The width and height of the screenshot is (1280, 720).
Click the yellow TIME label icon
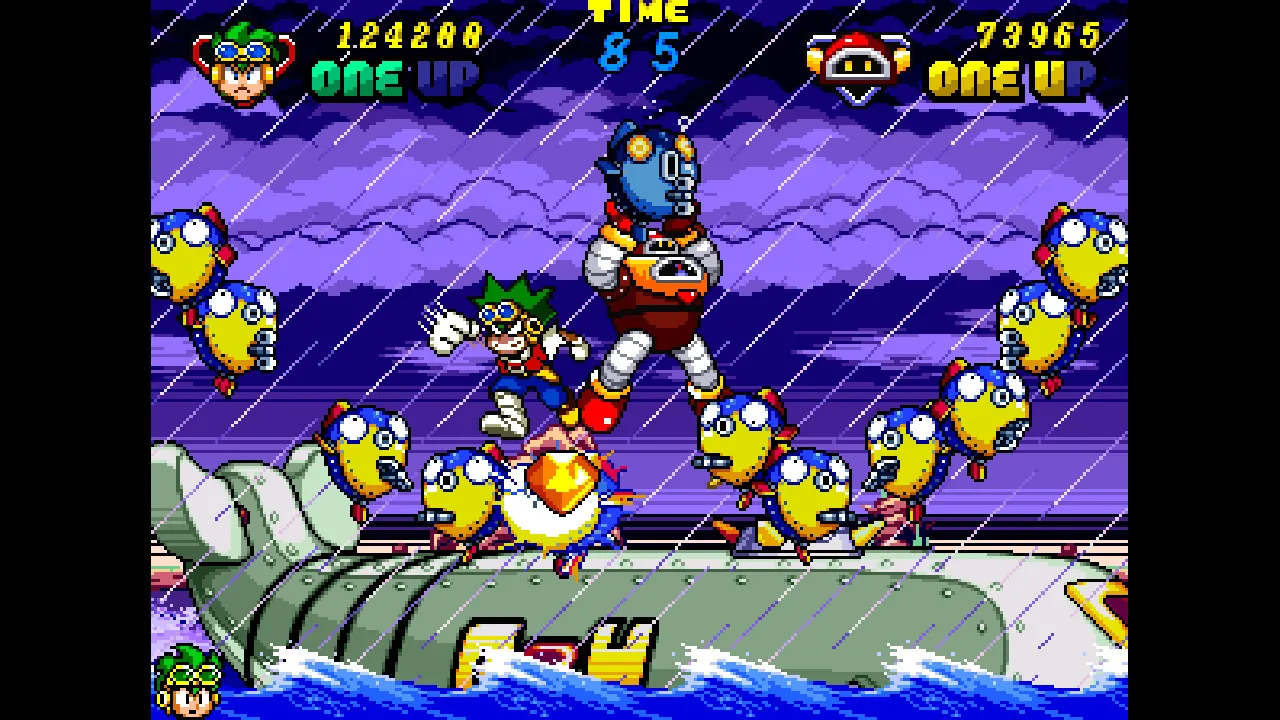pyautogui.click(x=640, y=13)
